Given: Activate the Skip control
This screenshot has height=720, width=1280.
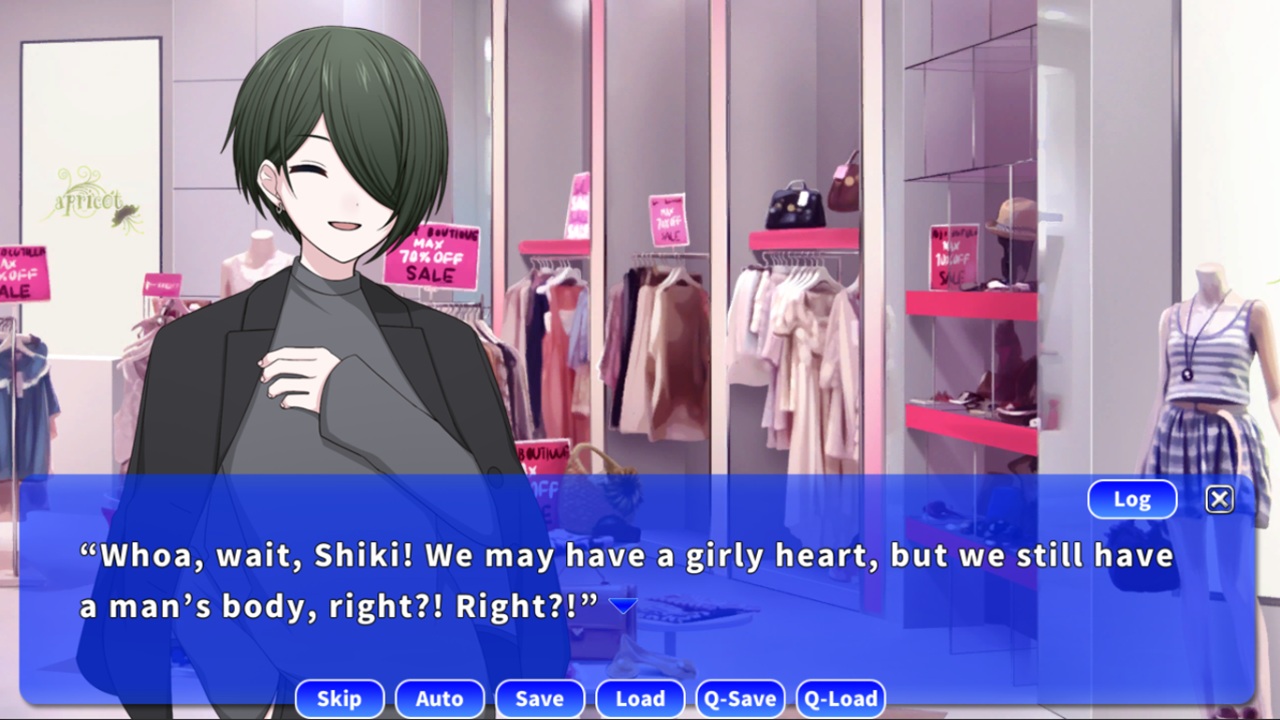Looking at the screenshot, I should point(339,698).
